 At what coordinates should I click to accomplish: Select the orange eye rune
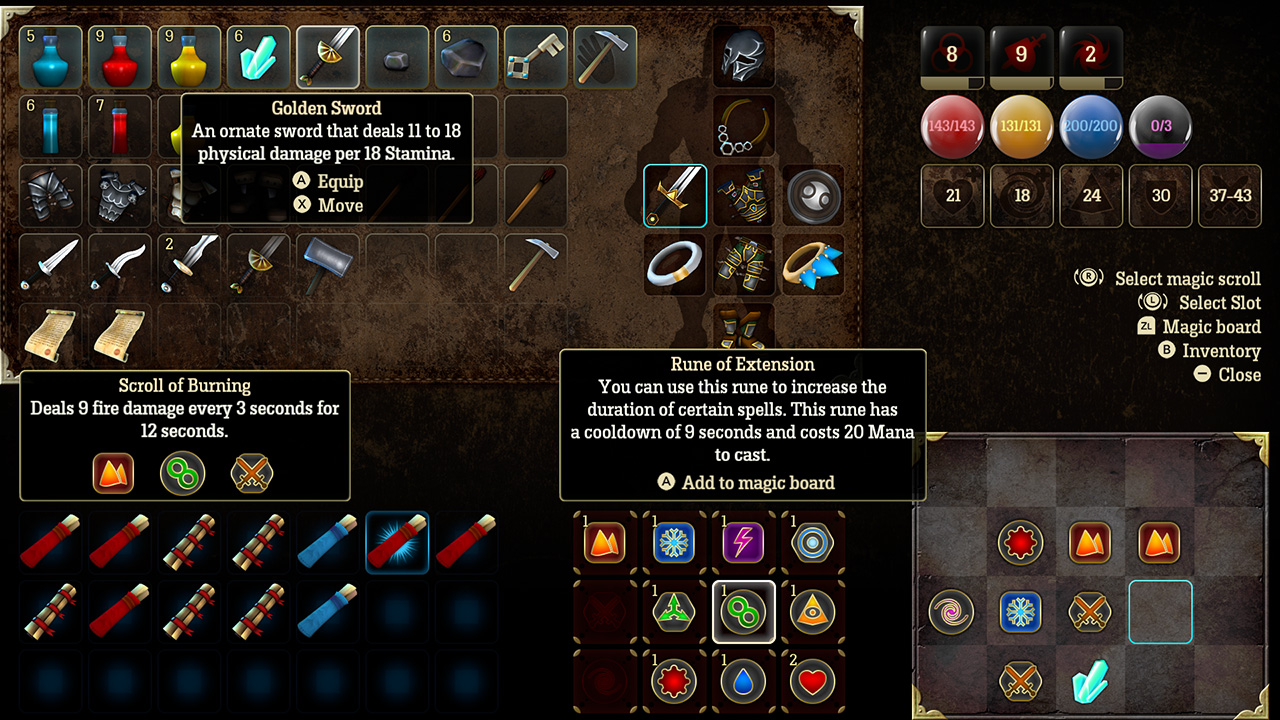(x=813, y=612)
